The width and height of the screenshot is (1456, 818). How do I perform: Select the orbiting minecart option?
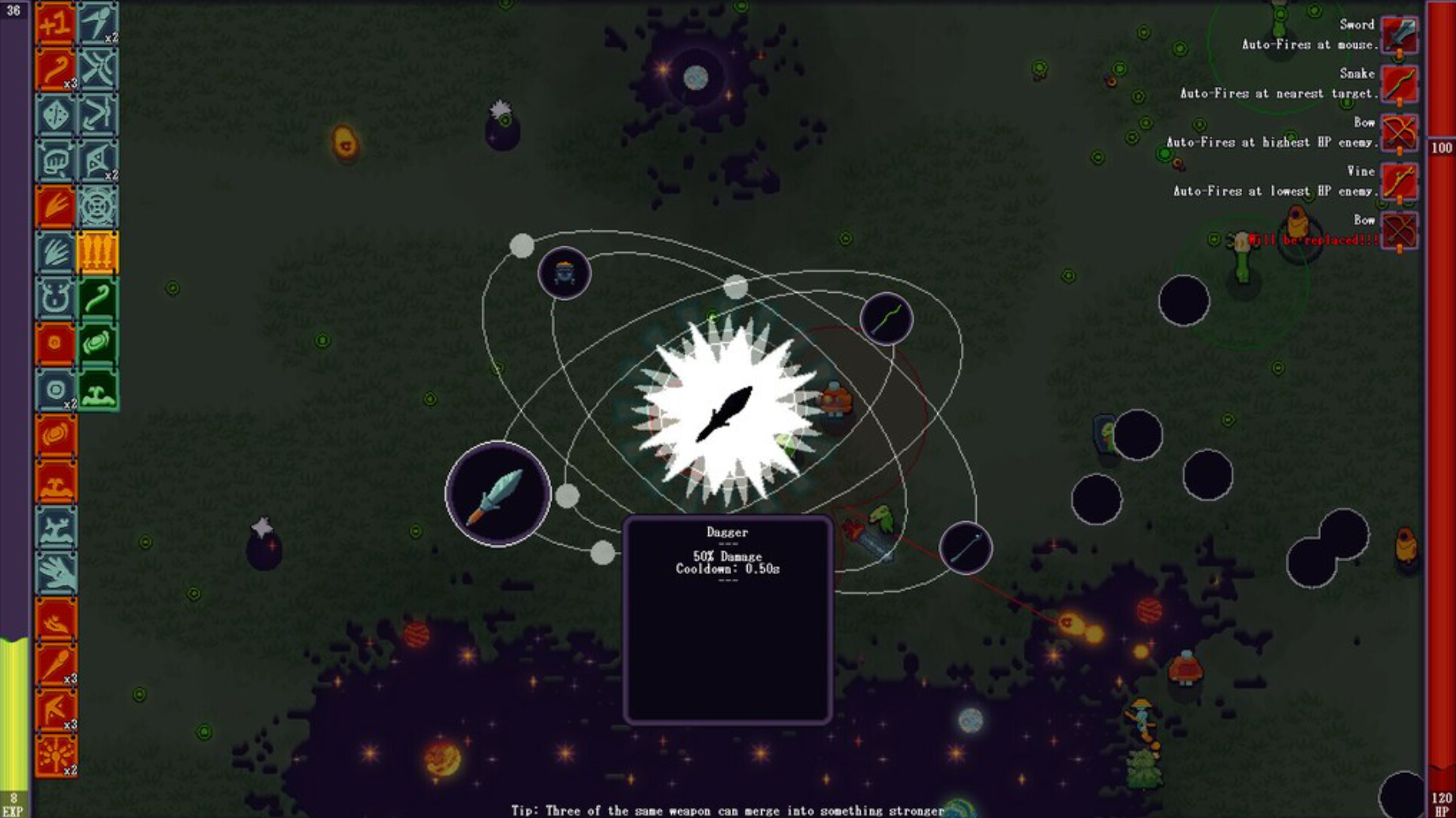coord(565,272)
